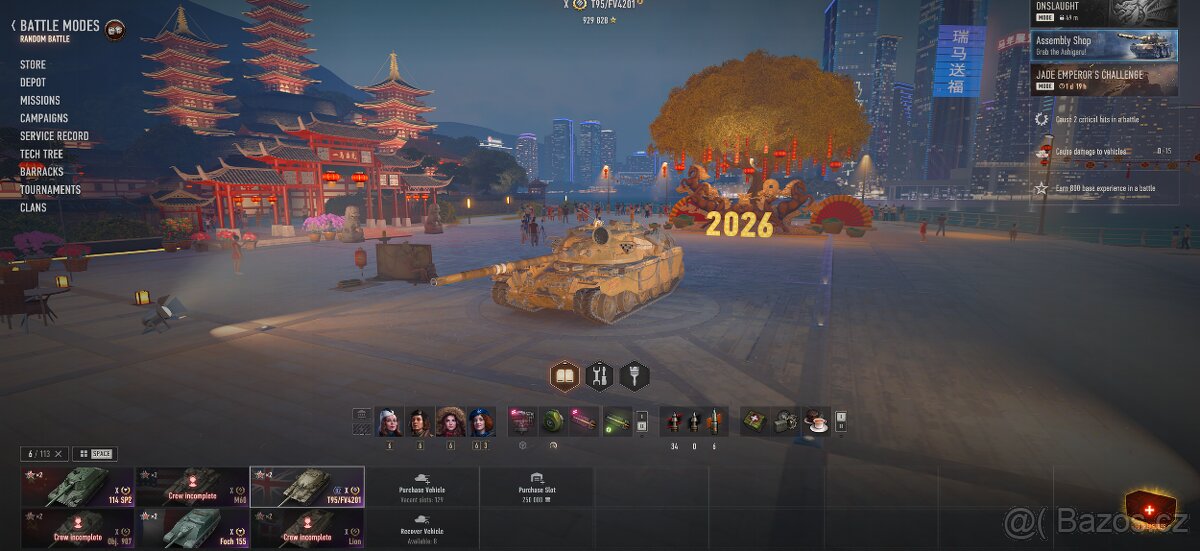Open the paintbrush exterior customization icon
The width and height of the screenshot is (1200, 551).
(635, 376)
